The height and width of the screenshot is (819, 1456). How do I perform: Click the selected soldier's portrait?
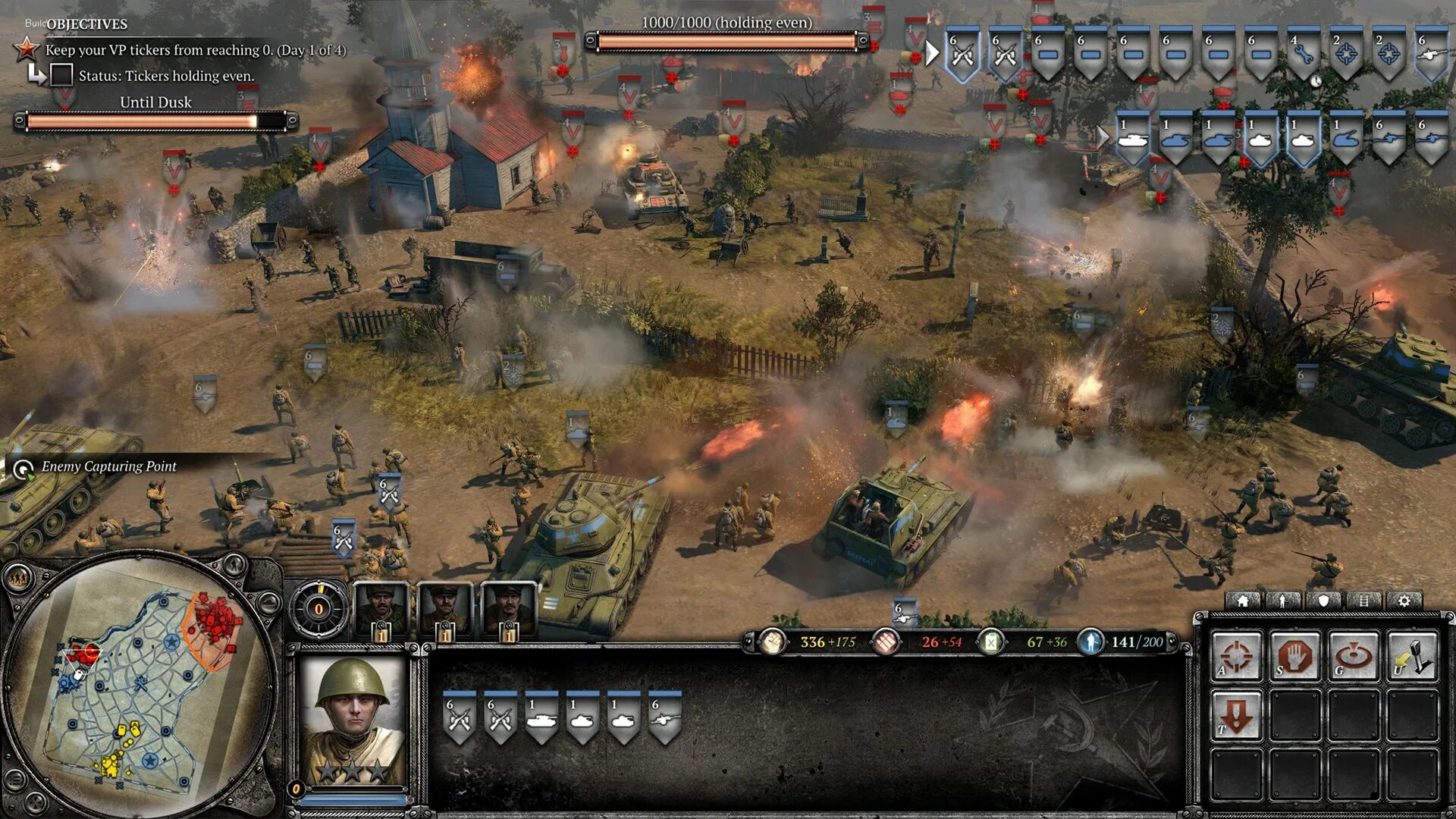pos(353,720)
